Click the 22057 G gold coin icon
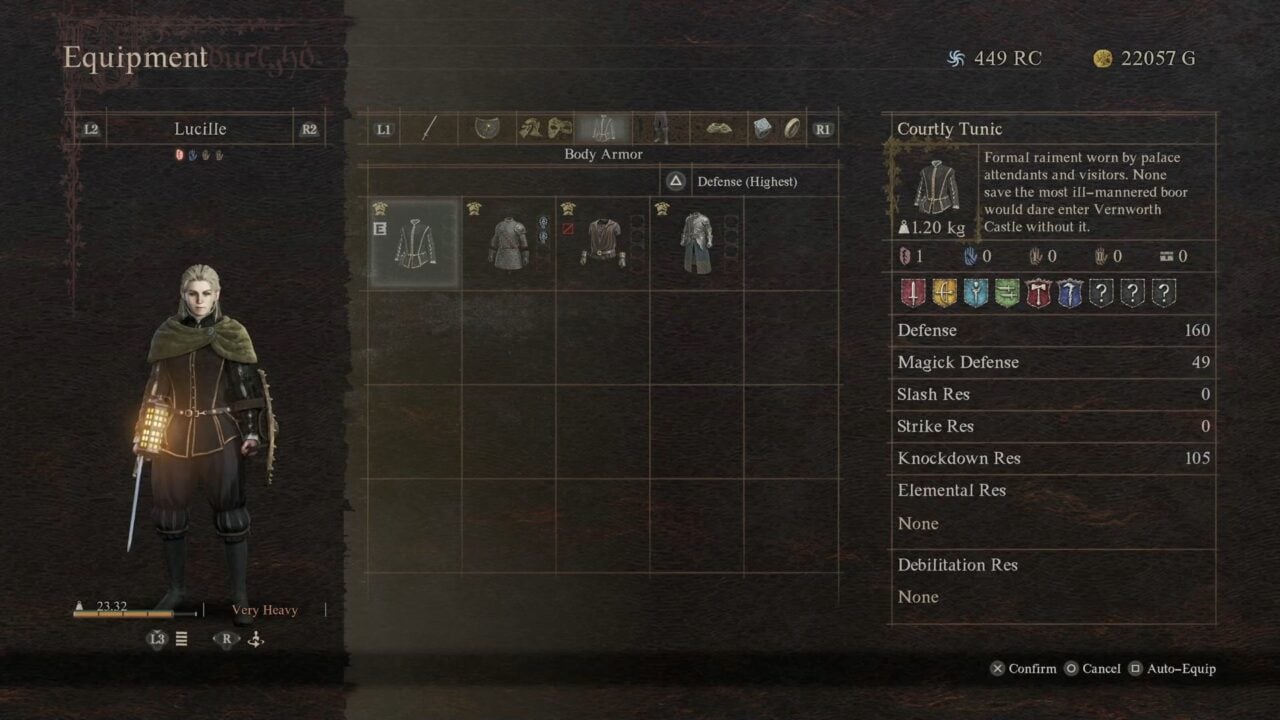This screenshot has height=720, width=1280. click(1103, 58)
